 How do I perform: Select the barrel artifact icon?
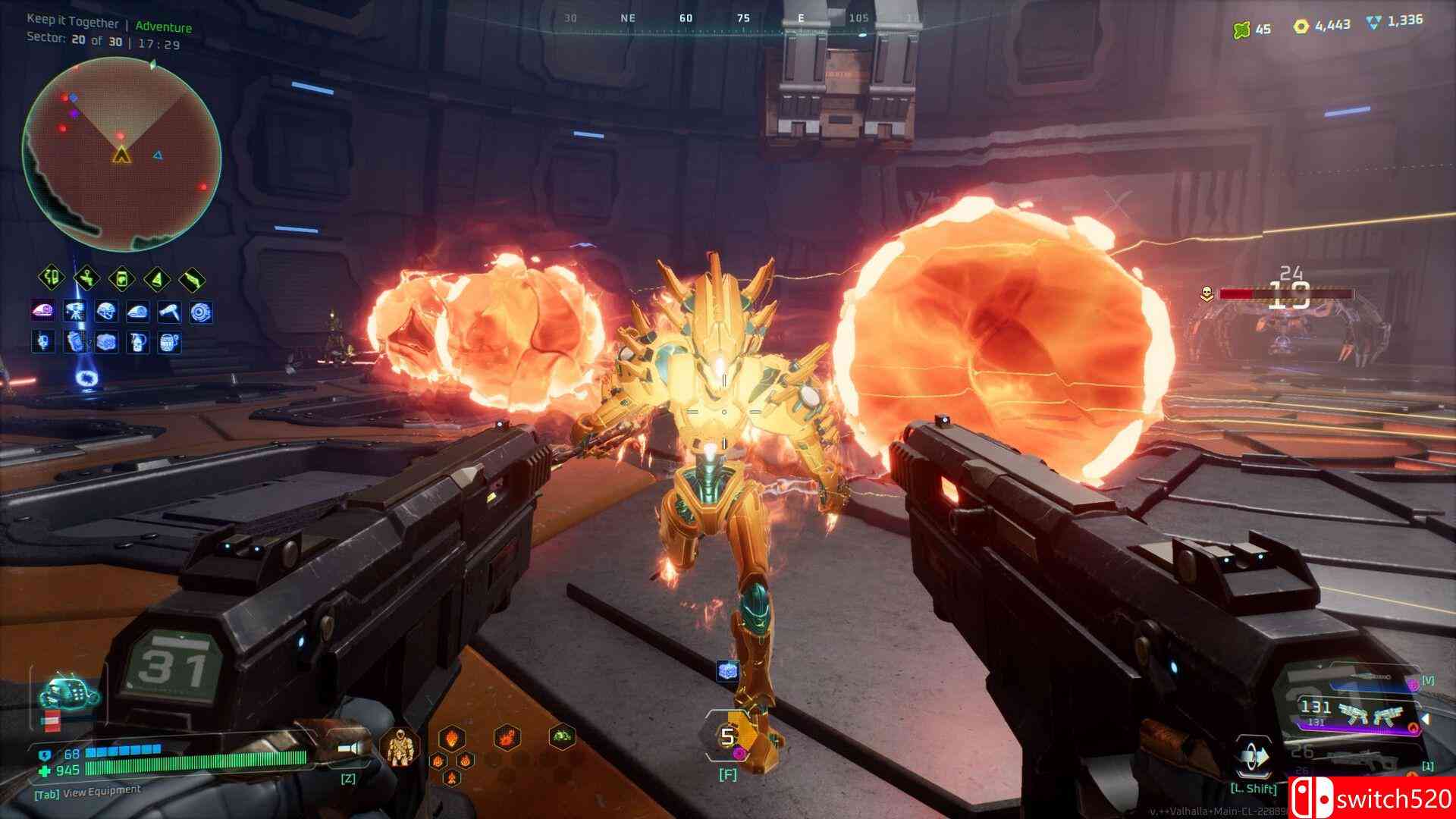(x=170, y=342)
